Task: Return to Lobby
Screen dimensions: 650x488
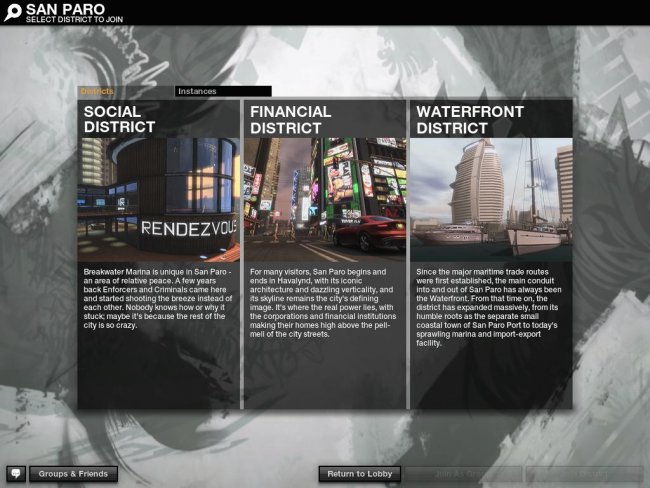Action: 360,473
